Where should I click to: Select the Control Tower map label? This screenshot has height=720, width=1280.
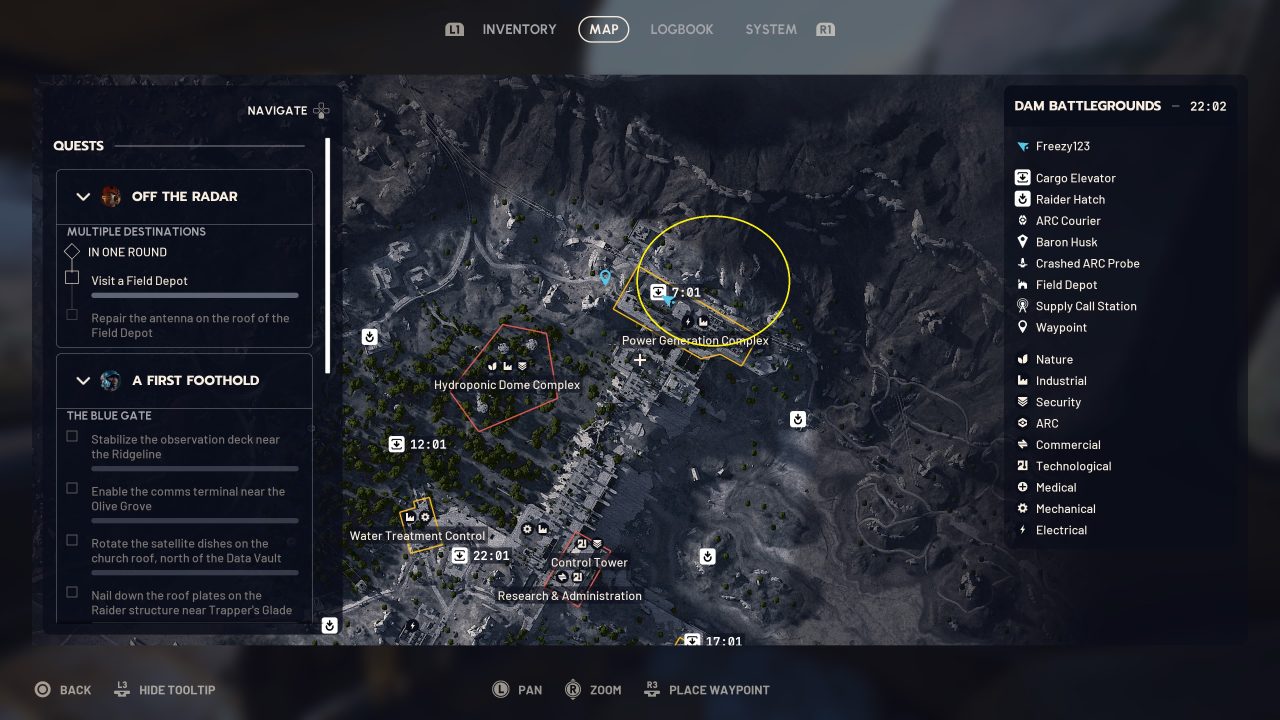(589, 563)
